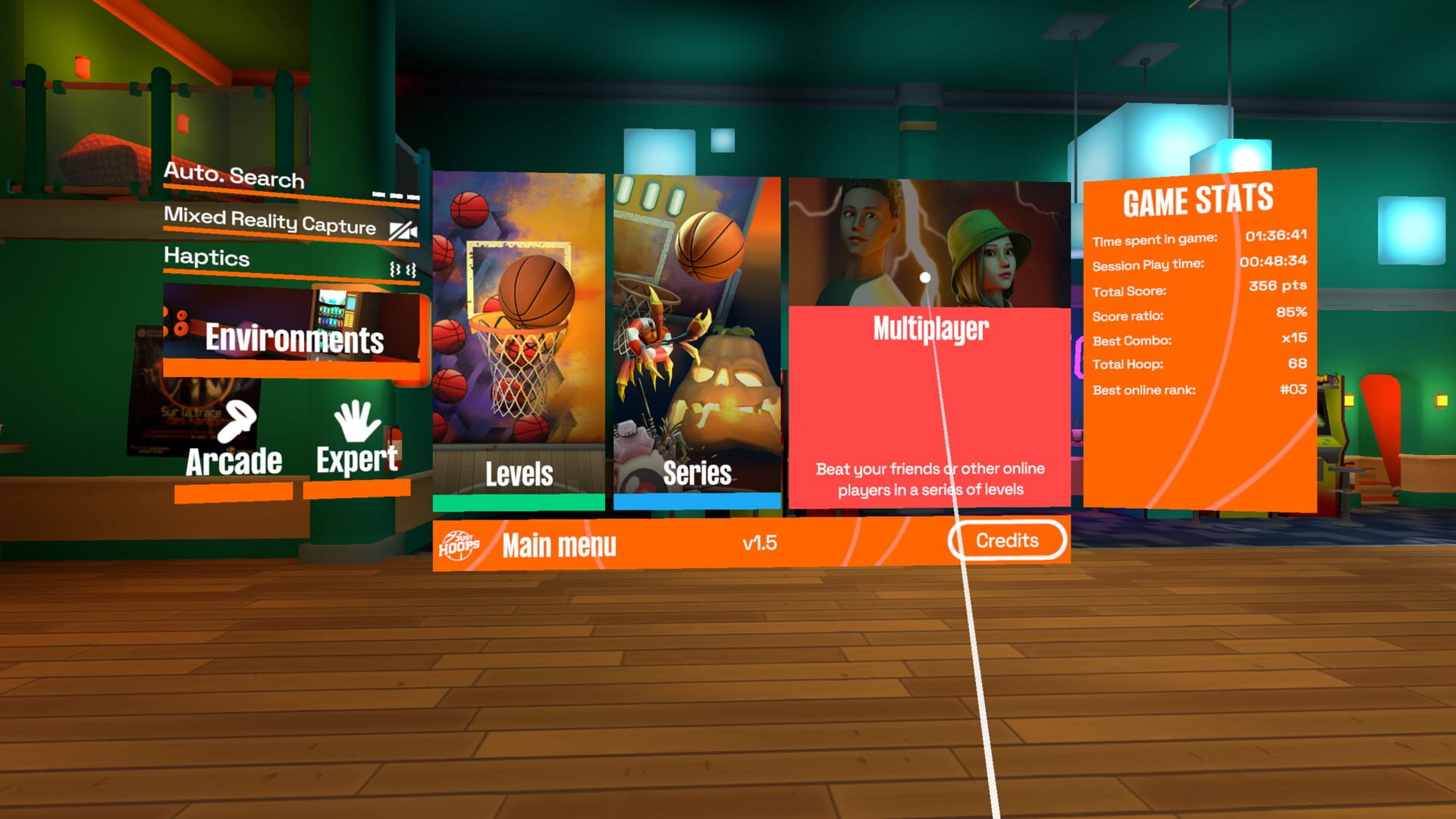This screenshot has height=819, width=1456.
Task: Expand the Game Stats panel
Action: pyautogui.click(x=1198, y=201)
